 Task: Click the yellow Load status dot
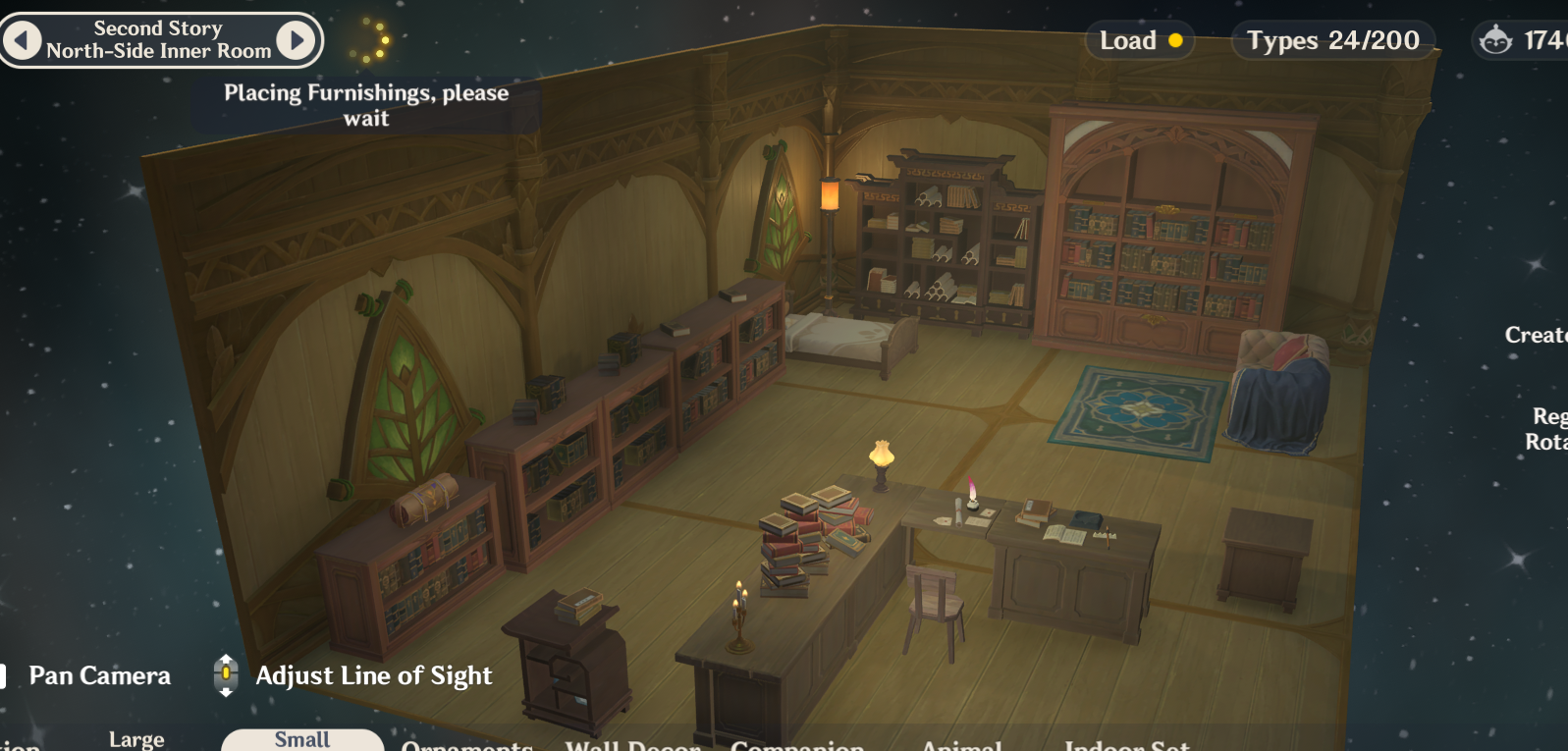click(1175, 41)
